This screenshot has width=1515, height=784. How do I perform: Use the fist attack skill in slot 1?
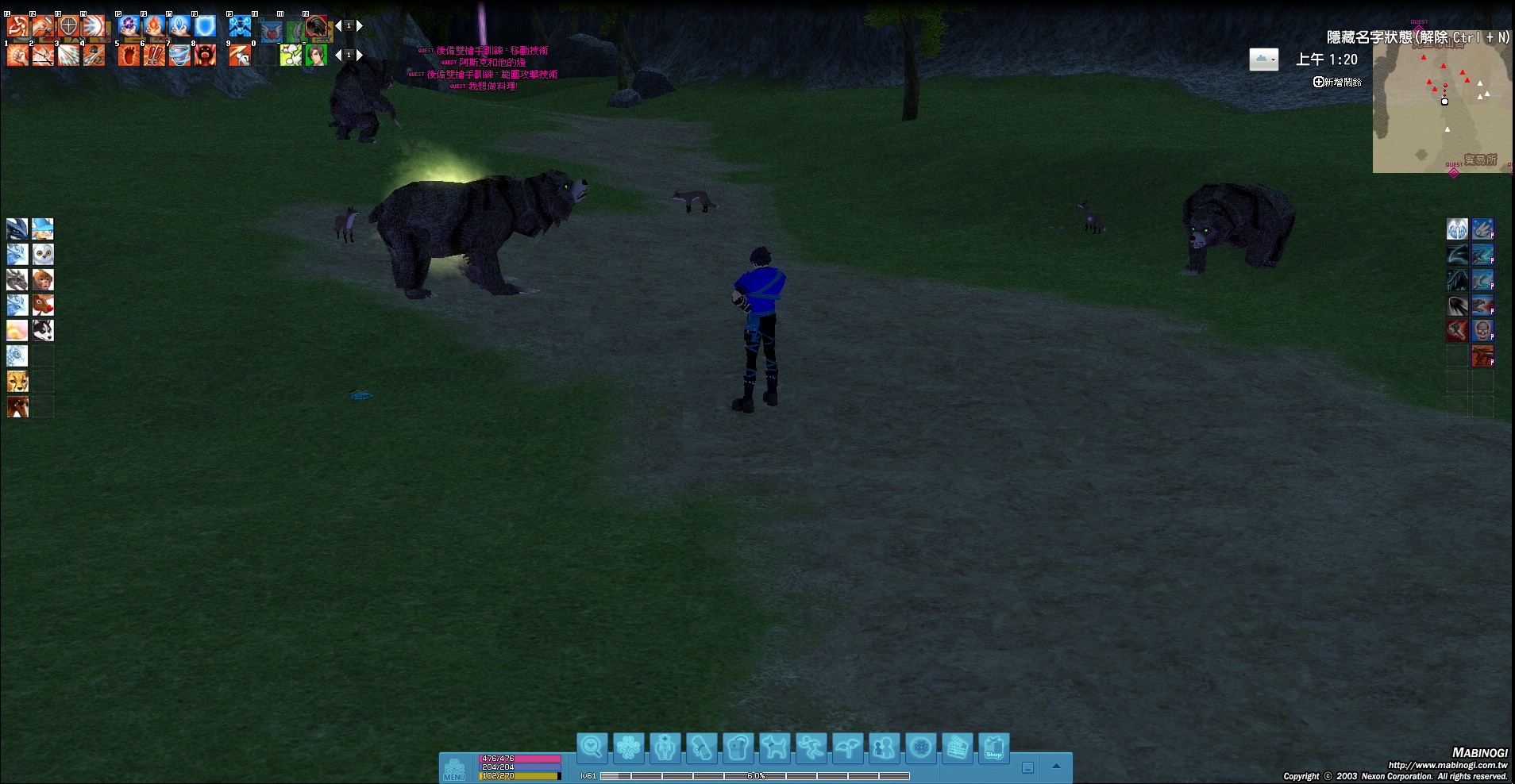pos(17,55)
